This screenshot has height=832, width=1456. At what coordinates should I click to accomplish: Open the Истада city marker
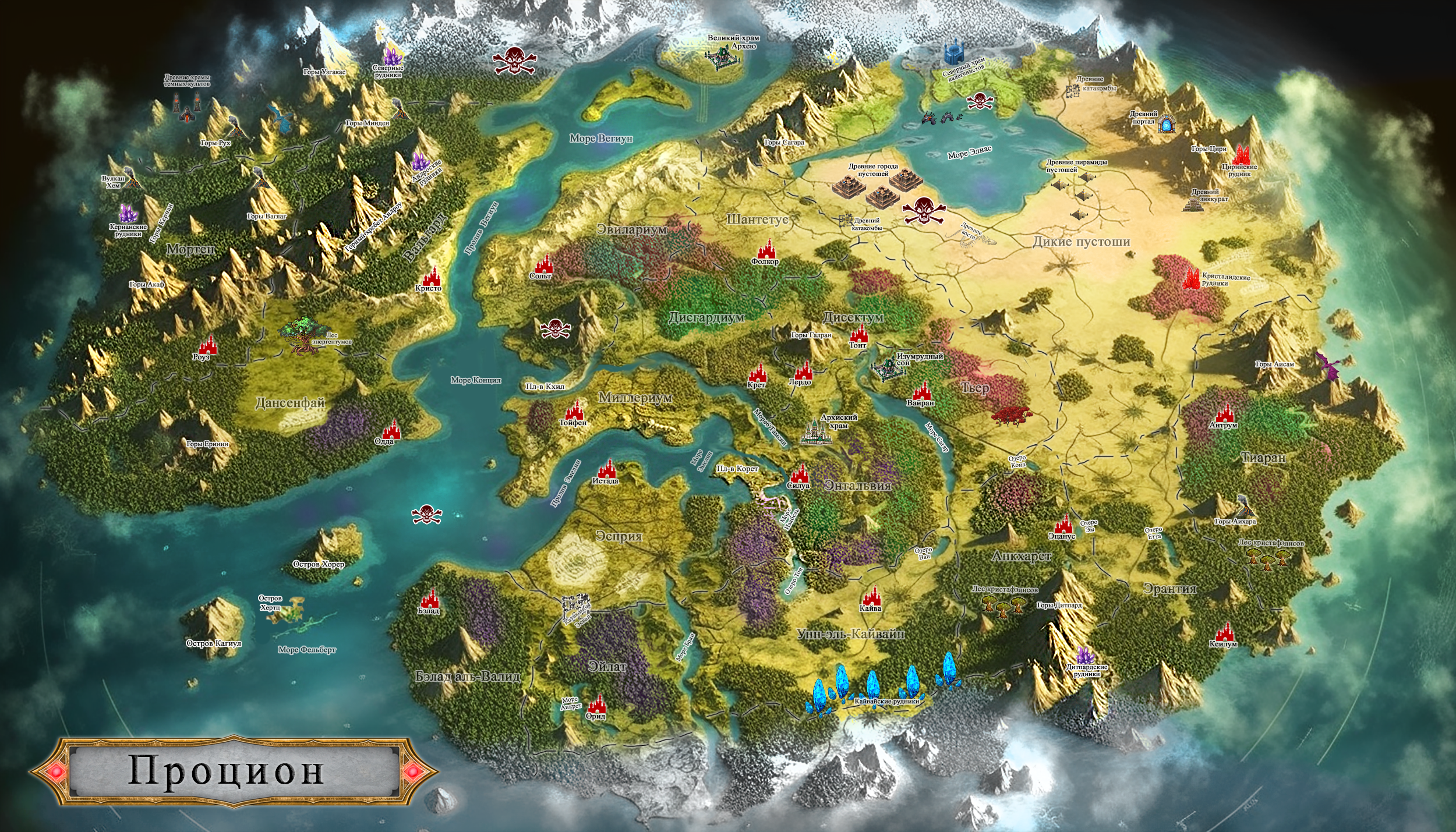point(607,468)
